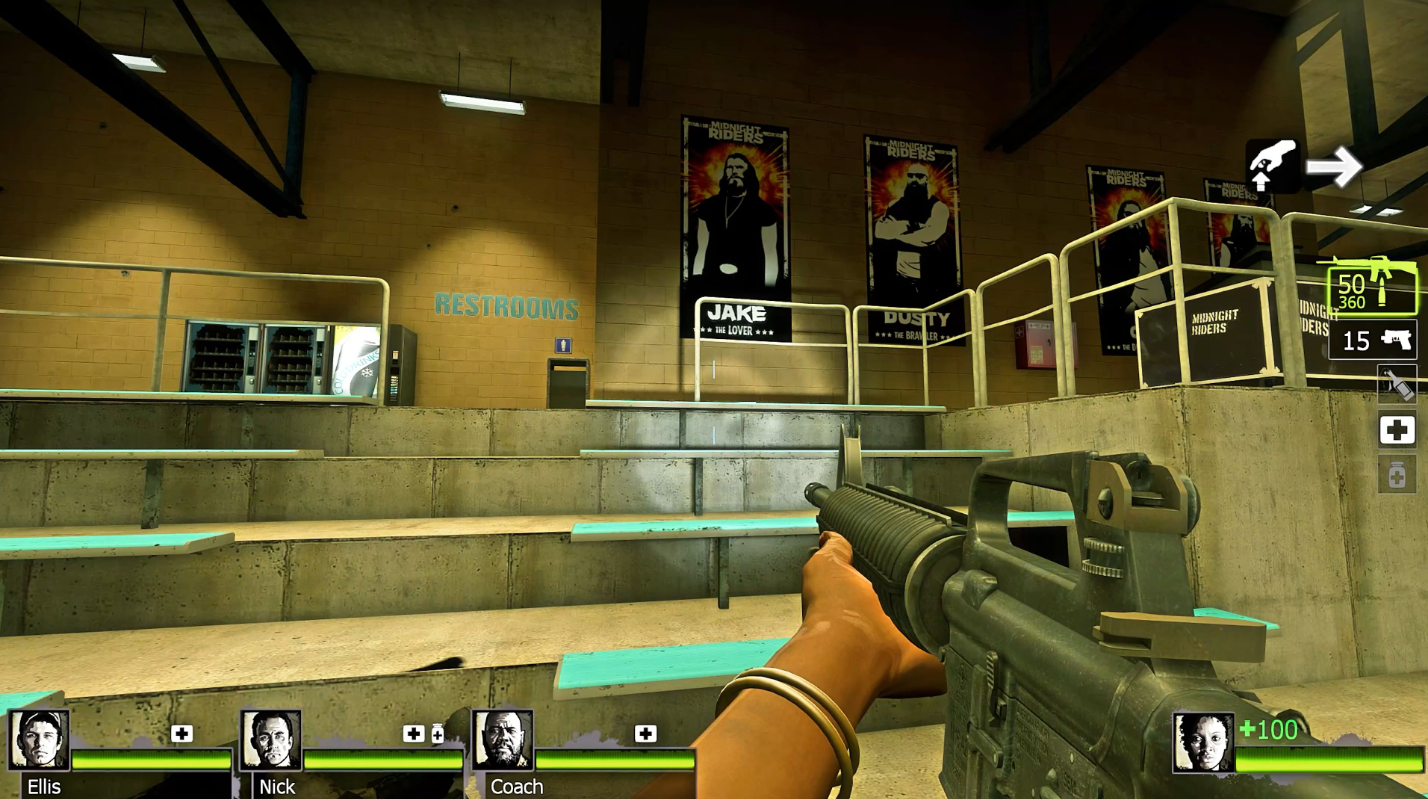Click your own survivor portrait beside +100
Screen dimensions: 1428x799
tap(1203, 742)
